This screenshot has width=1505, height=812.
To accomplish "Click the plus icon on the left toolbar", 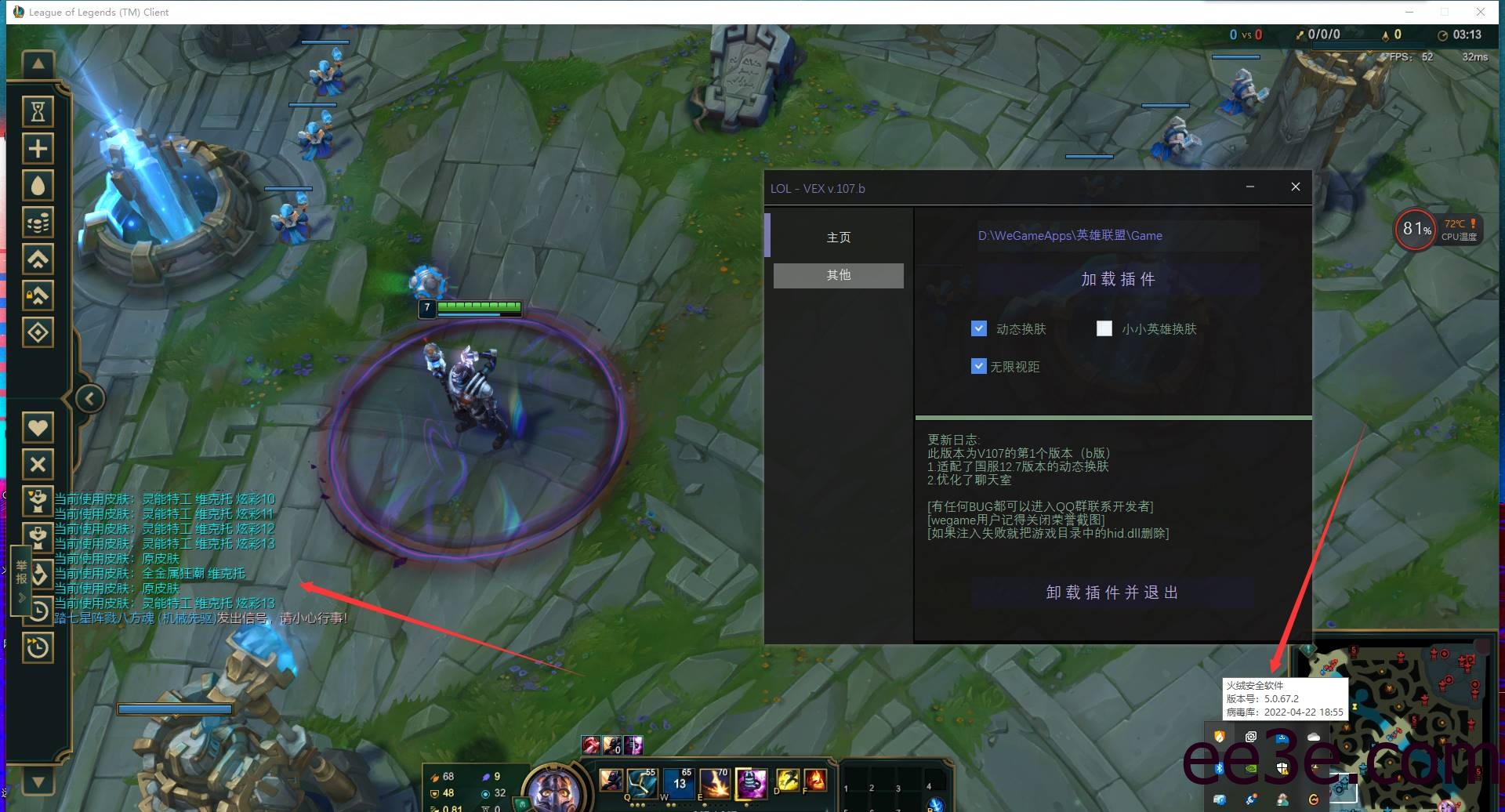I will tap(38, 148).
